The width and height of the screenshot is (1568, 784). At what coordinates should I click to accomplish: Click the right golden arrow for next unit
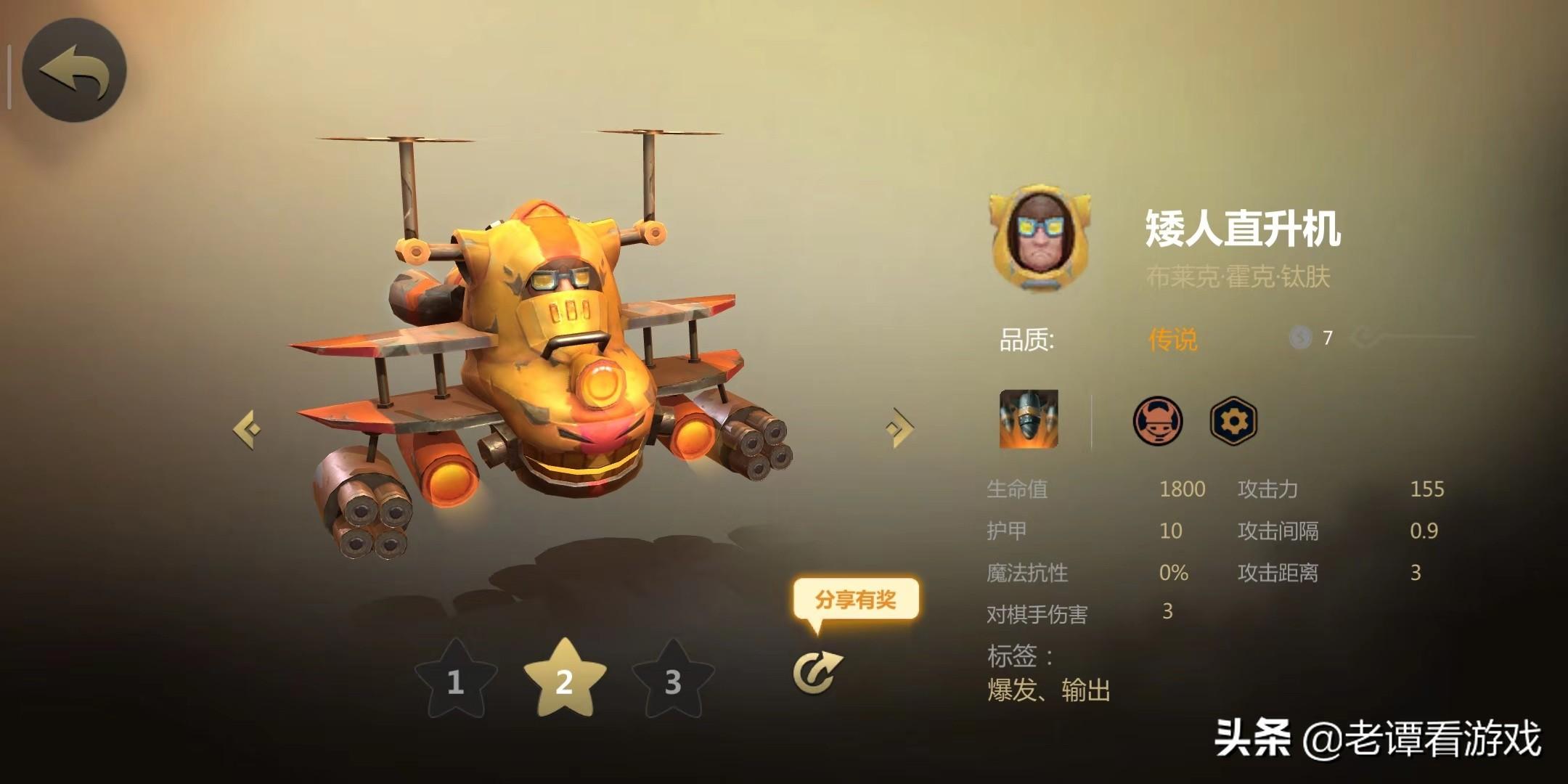coord(897,428)
